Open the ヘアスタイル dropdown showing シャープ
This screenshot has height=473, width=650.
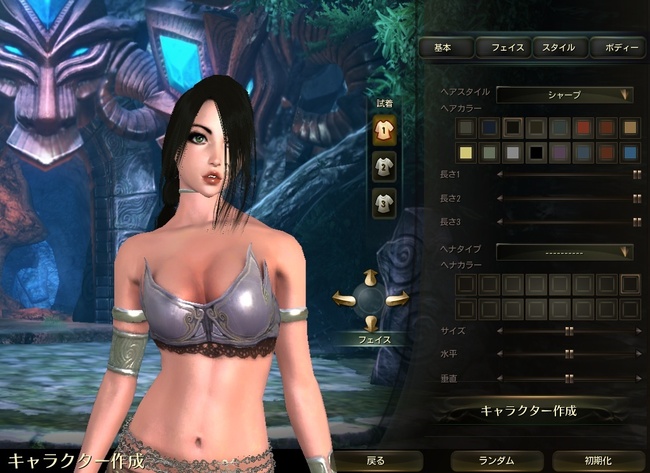[566, 95]
